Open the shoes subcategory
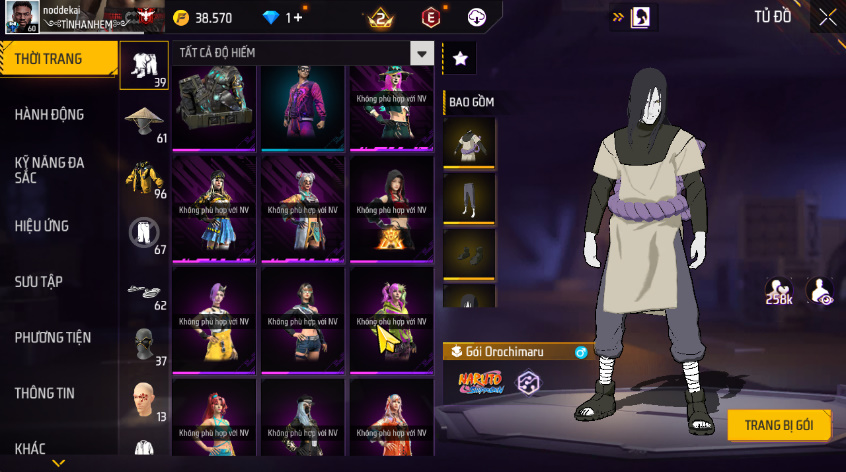Viewport: 846px width, 472px height. point(144,289)
